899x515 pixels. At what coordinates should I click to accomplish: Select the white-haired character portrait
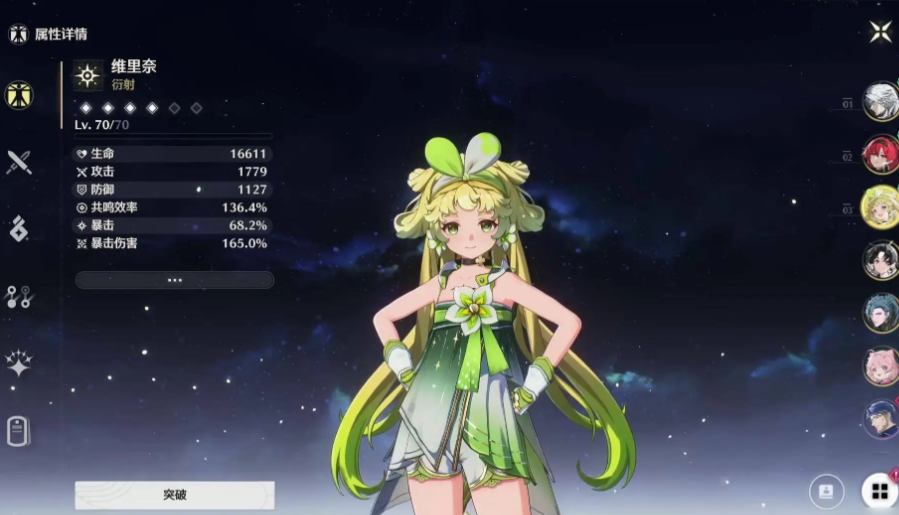(881, 101)
